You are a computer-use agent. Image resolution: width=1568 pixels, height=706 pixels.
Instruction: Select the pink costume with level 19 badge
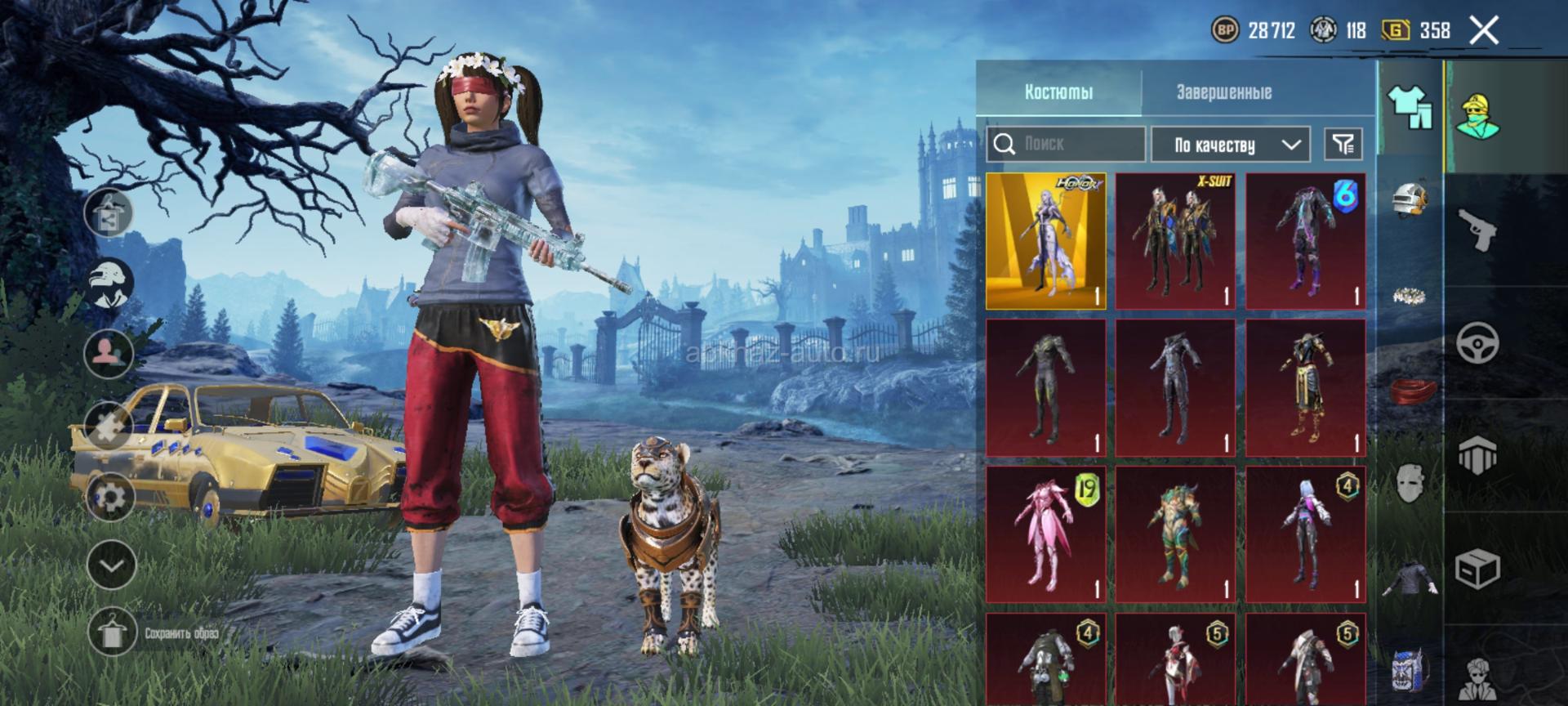pos(1046,534)
